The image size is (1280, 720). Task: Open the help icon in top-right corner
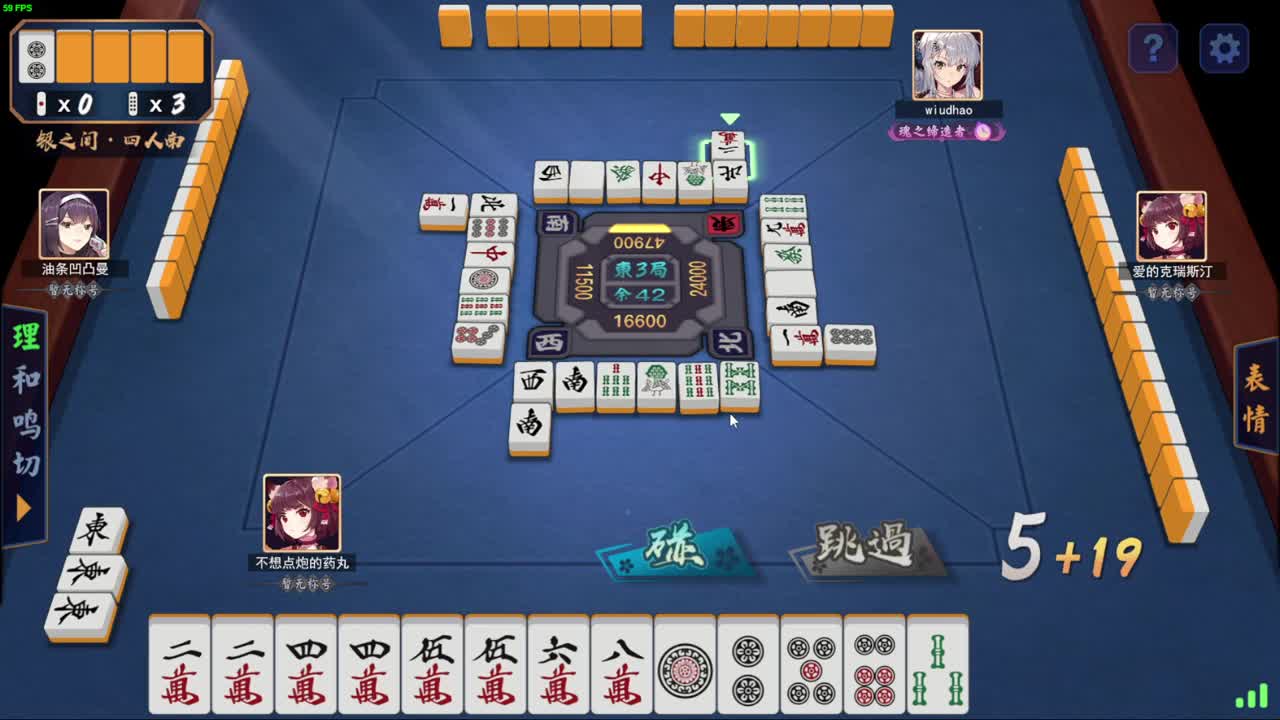pos(1154,49)
